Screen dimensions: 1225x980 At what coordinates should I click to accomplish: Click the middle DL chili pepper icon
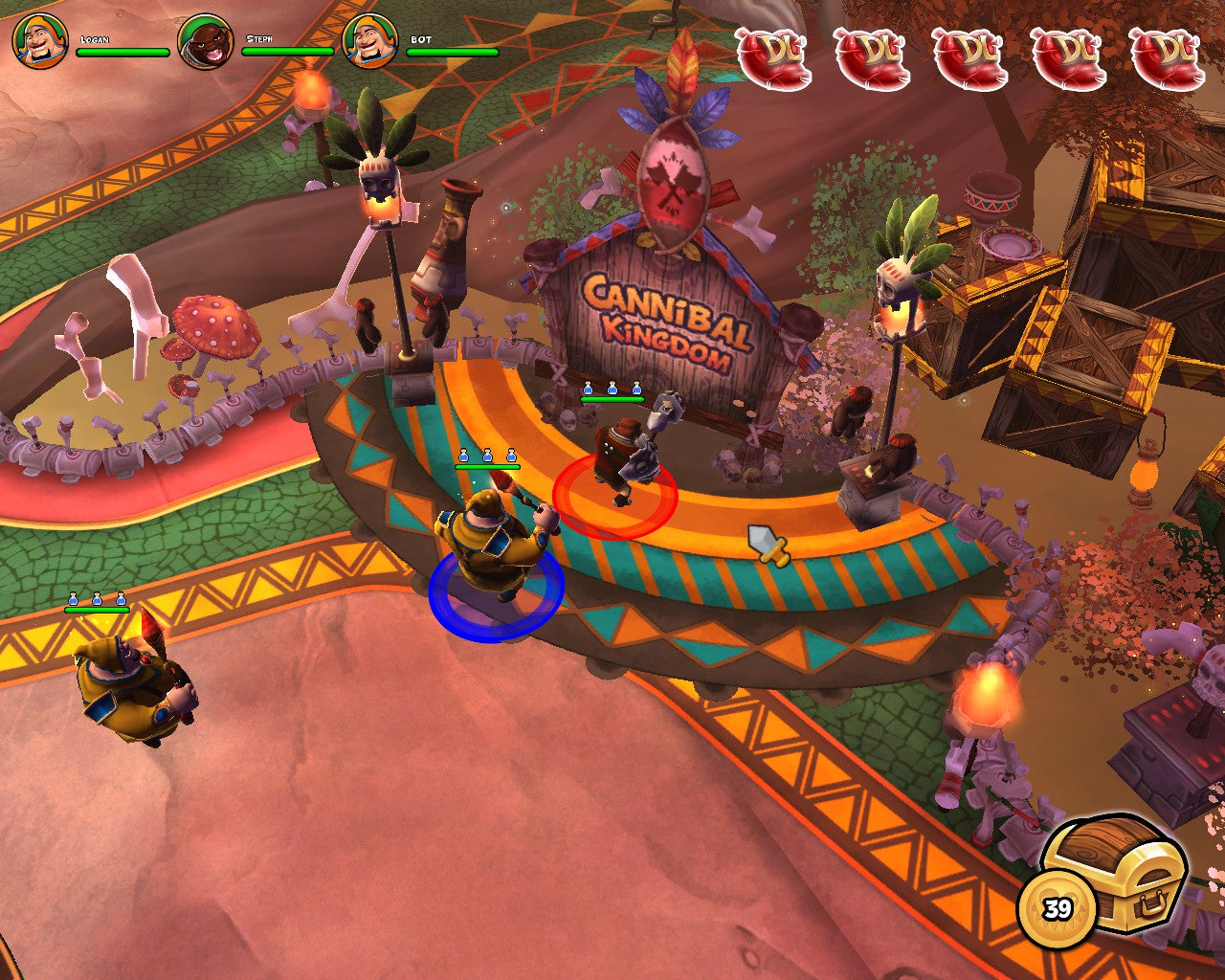970,57
